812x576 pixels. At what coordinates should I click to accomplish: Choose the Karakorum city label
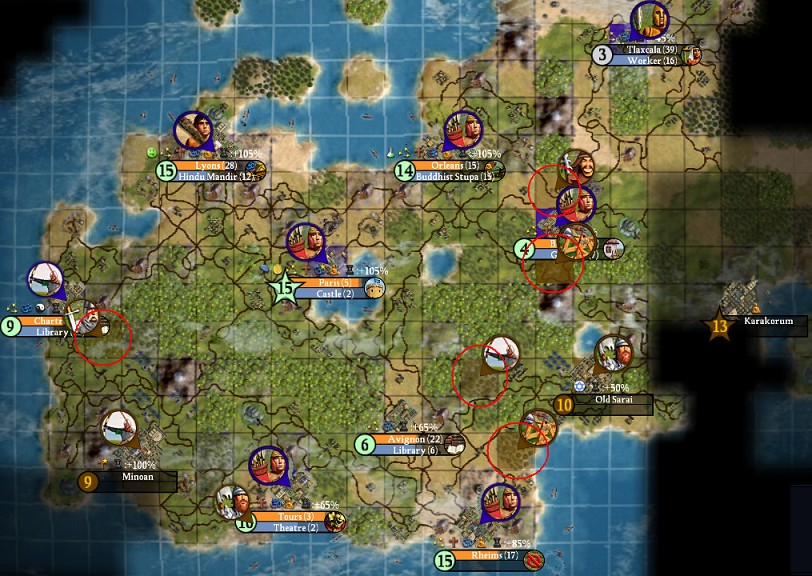click(x=768, y=322)
